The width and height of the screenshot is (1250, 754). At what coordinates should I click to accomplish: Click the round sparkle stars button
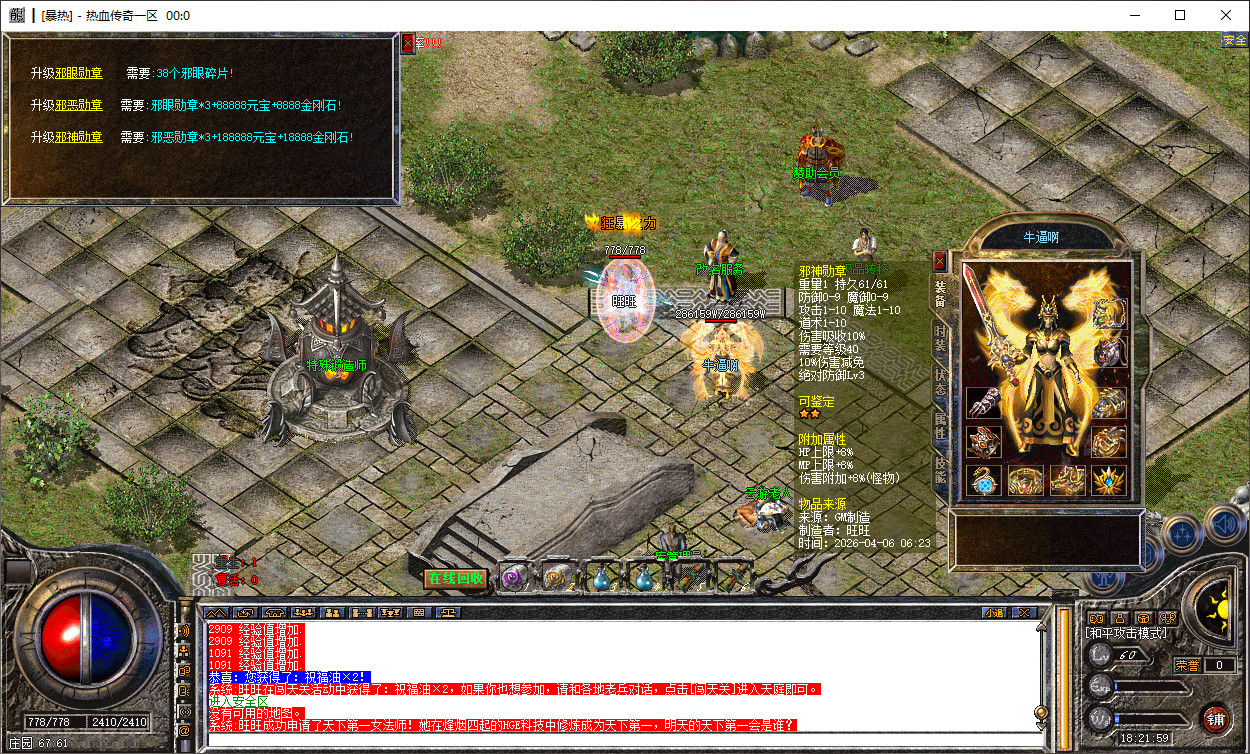click(x=1181, y=533)
